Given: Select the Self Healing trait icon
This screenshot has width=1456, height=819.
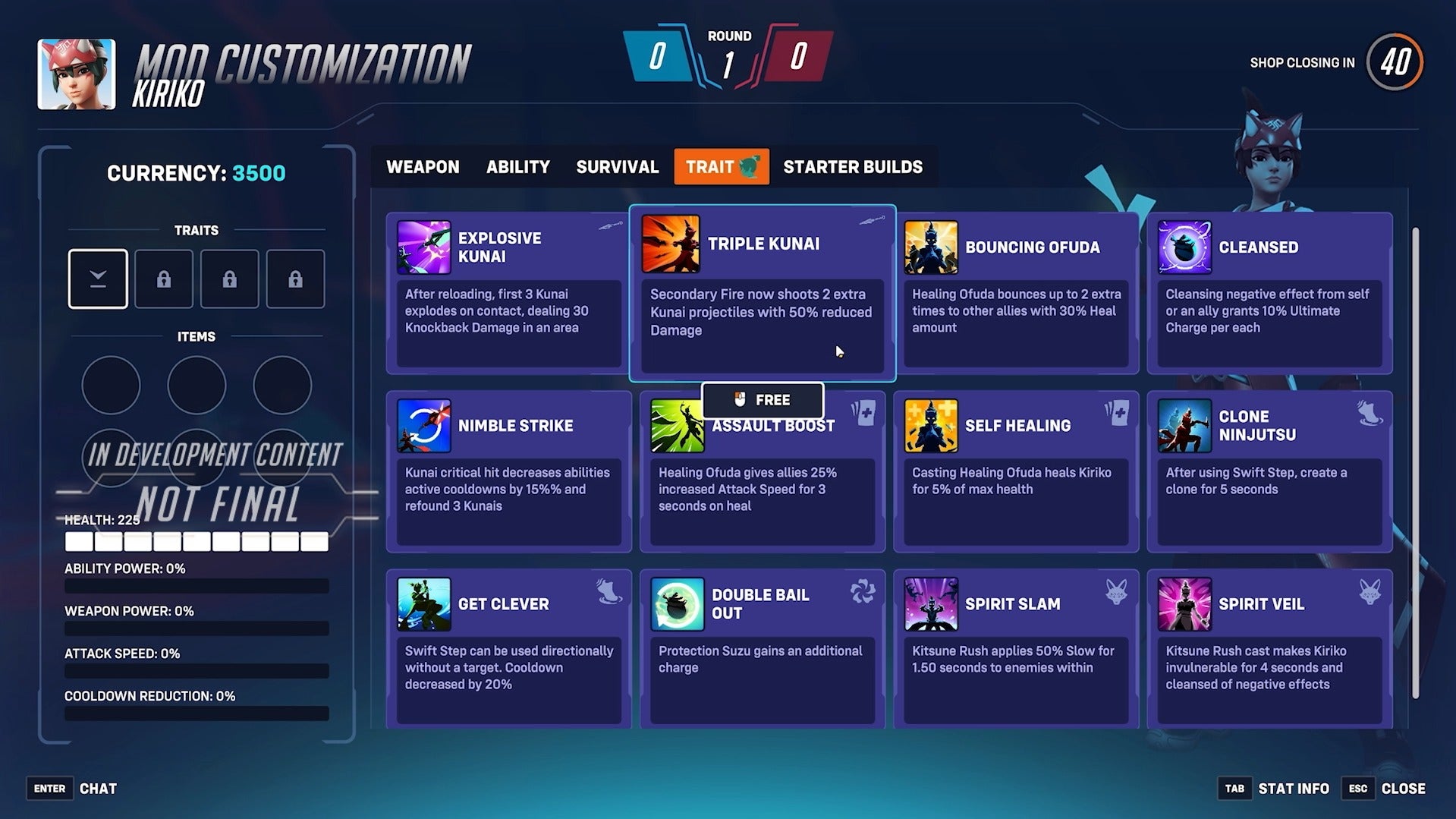Looking at the screenshot, I should [931, 425].
